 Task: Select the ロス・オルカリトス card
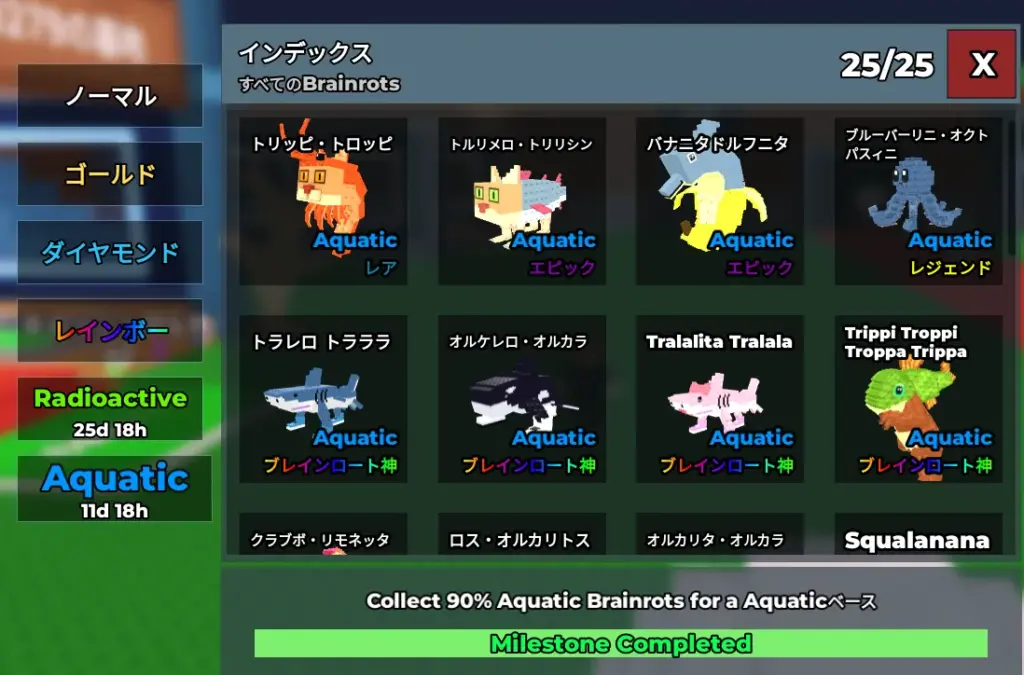522,538
